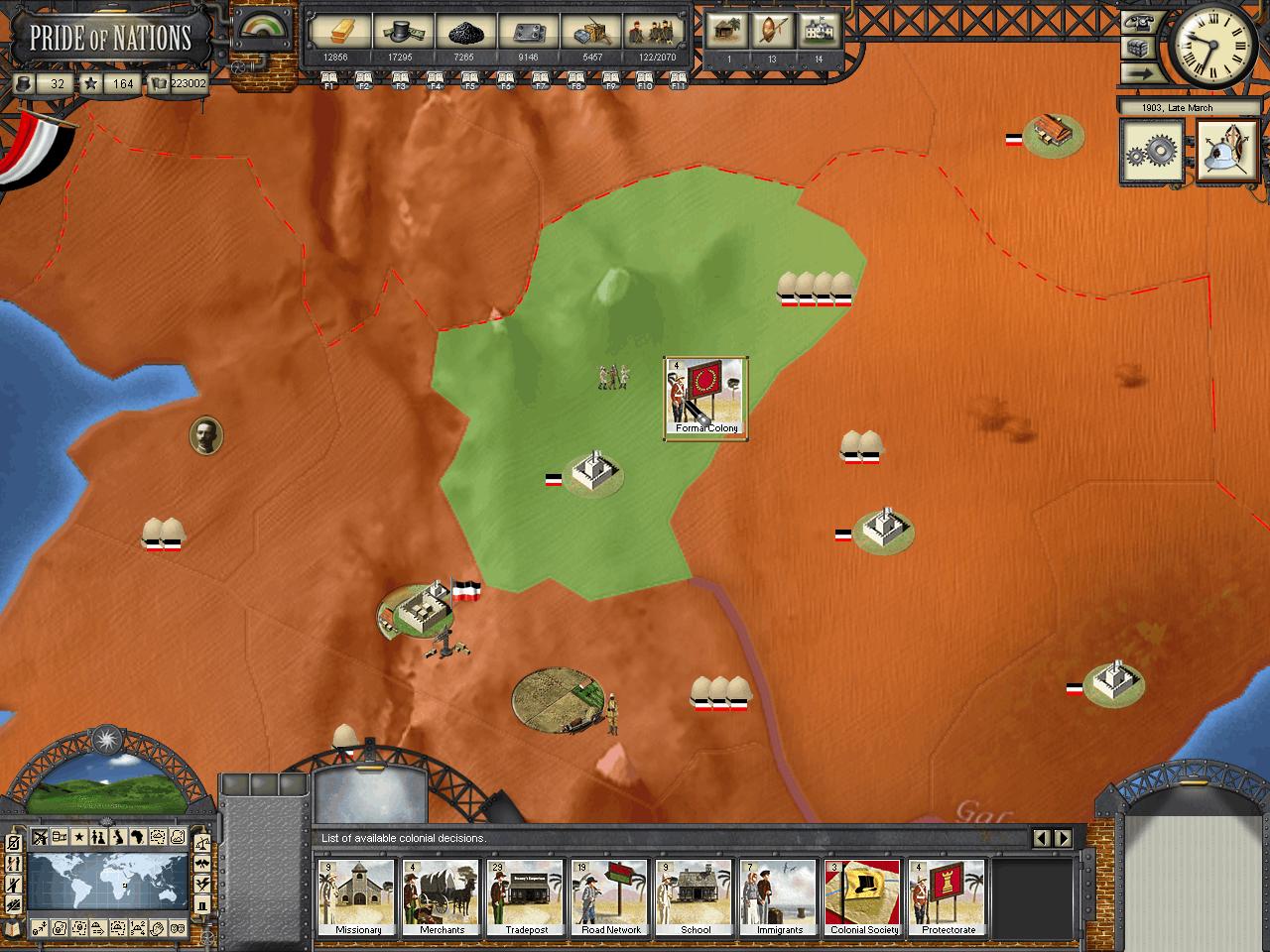Viewport: 1270px width, 952px height.
Task: Open the gears production mode button
Action: [x=1152, y=152]
